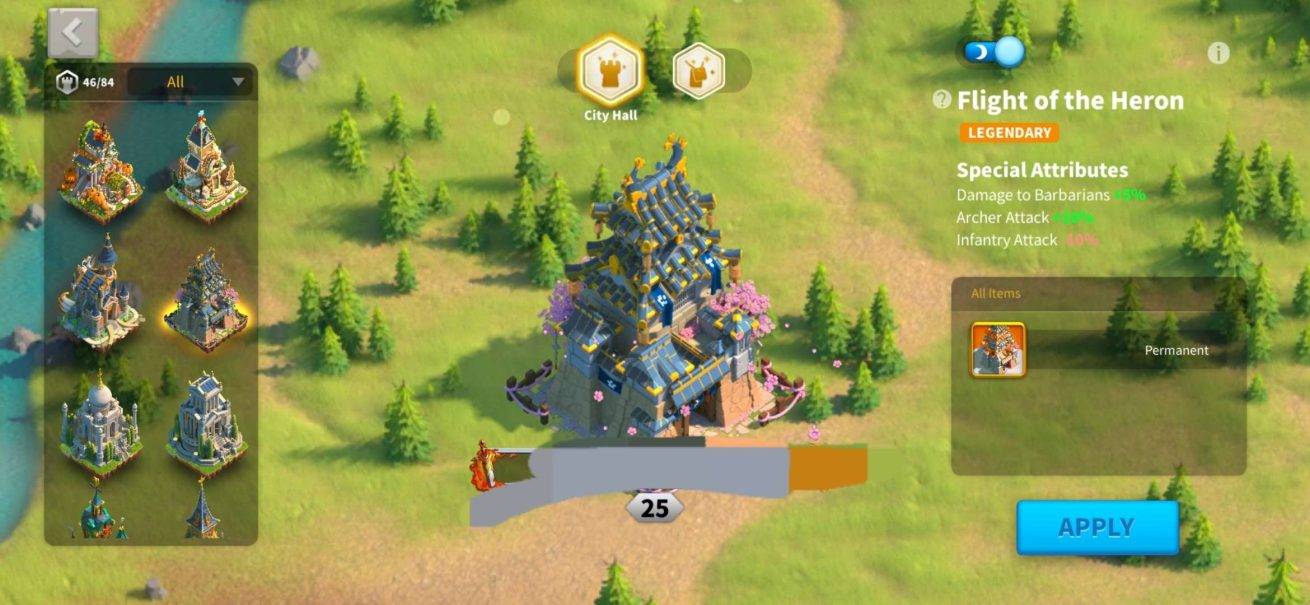The width and height of the screenshot is (1310, 605).
Task: Open the info icon
Action: point(1217,54)
